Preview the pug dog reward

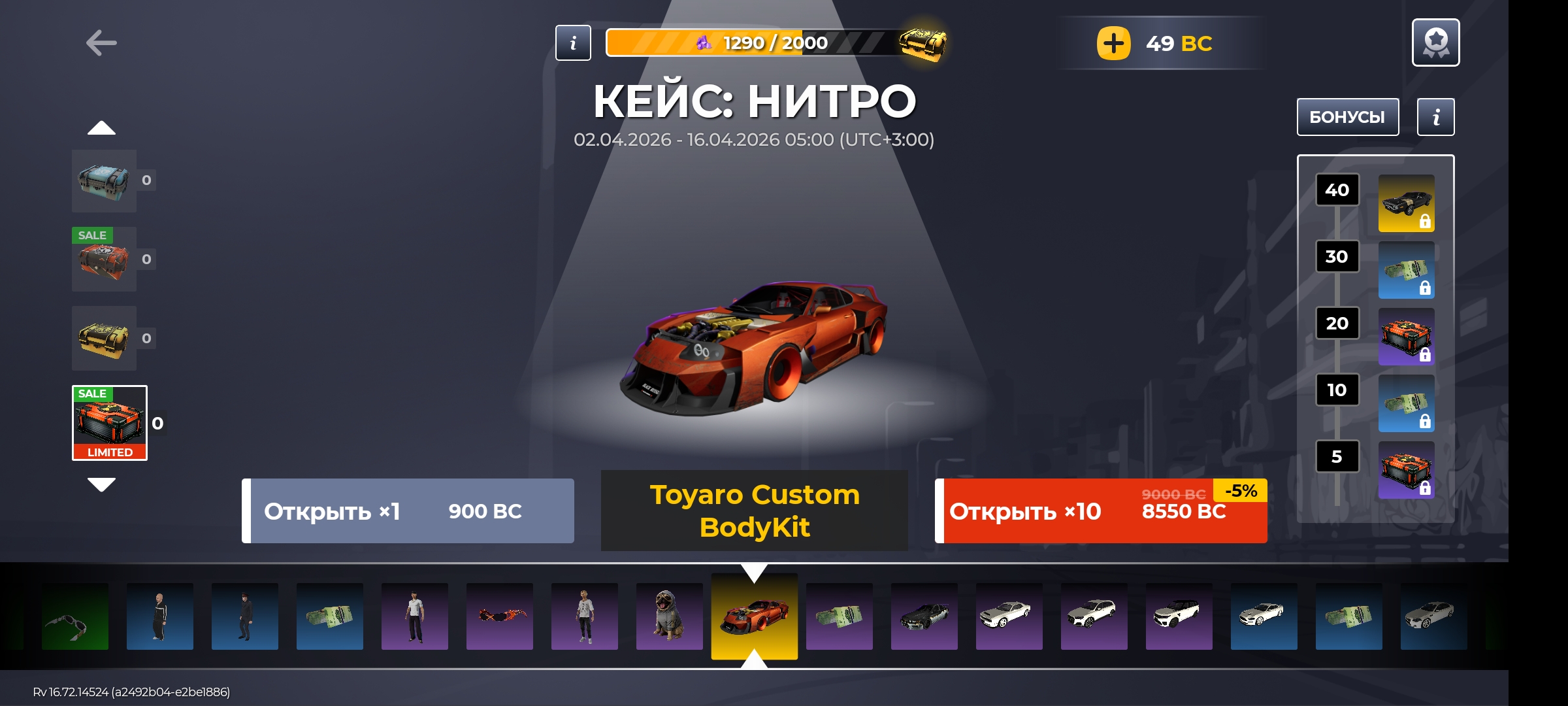(x=669, y=616)
